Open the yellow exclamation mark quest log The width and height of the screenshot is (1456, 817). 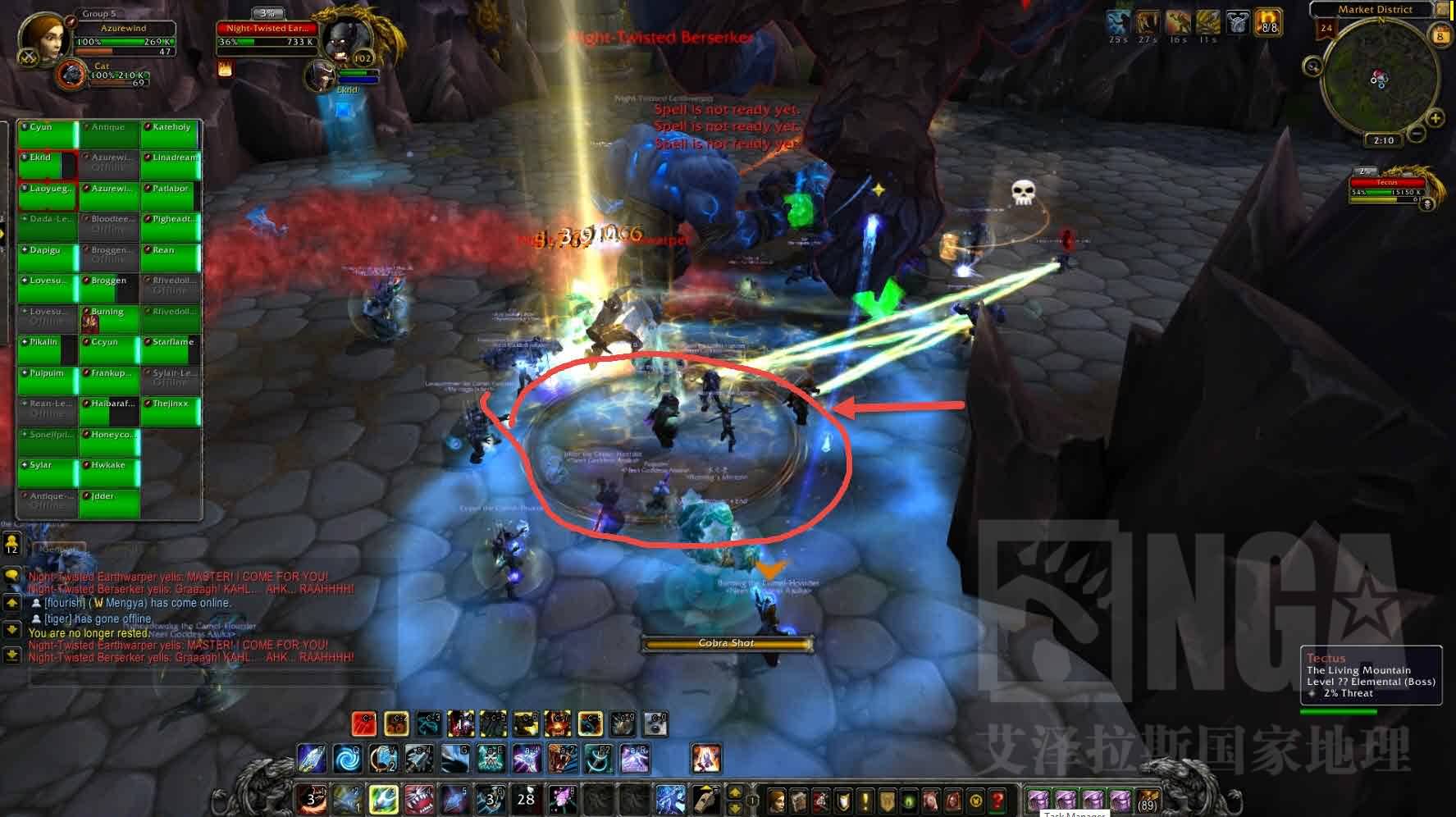(x=865, y=800)
